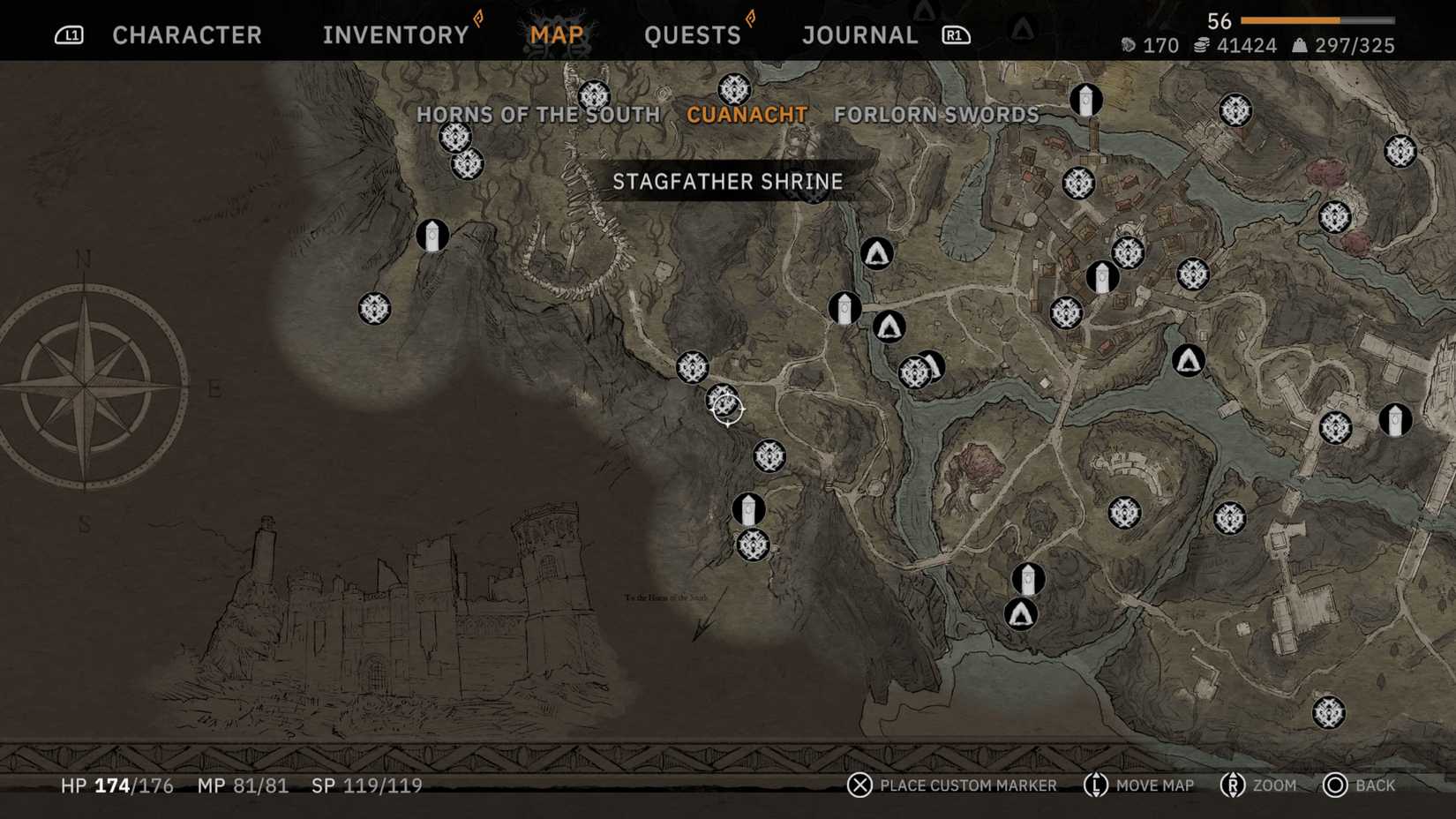Click the compass rose on the left
The height and width of the screenshot is (819, 1456).
(x=84, y=388)
